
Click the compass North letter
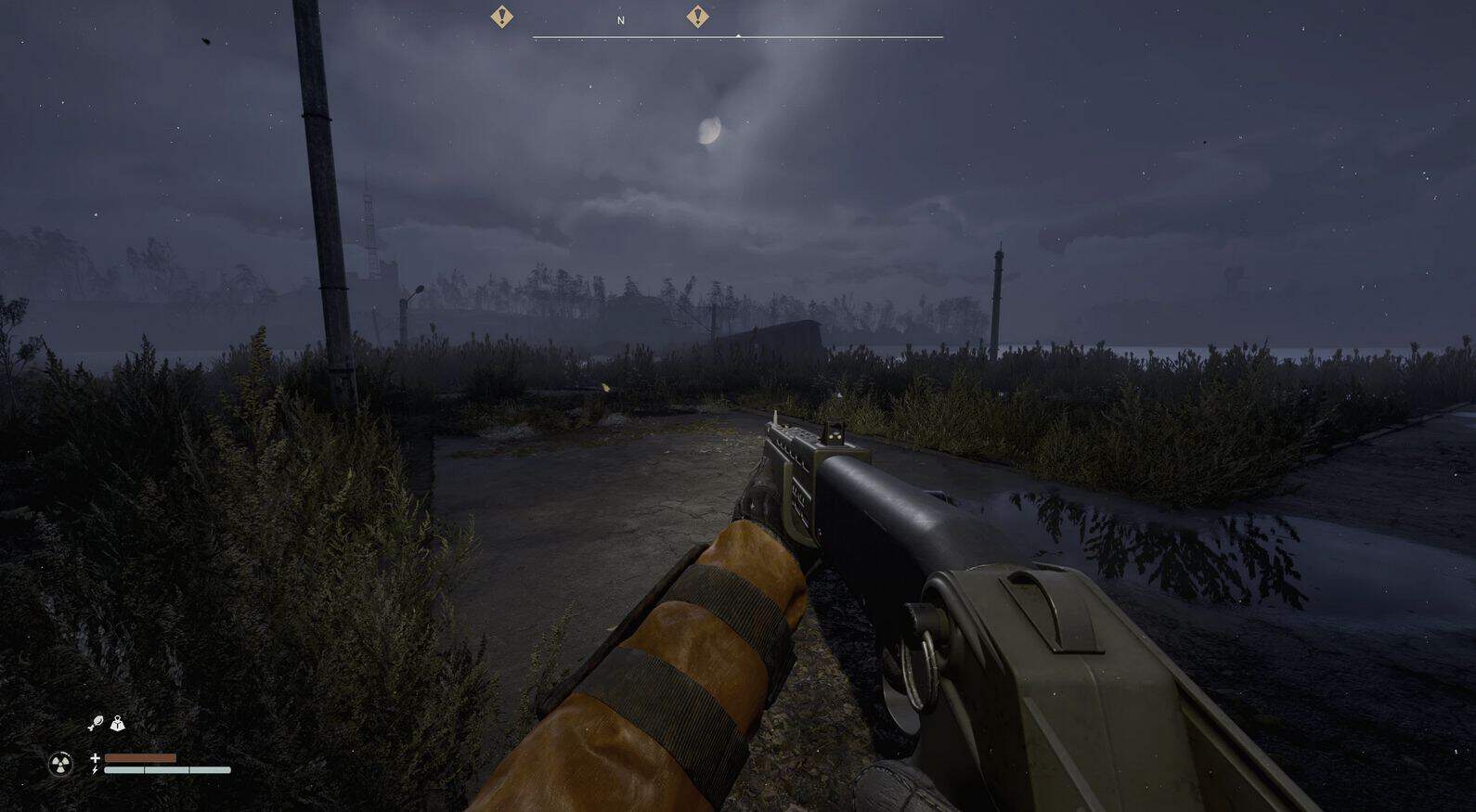click(x=621, y=20)
